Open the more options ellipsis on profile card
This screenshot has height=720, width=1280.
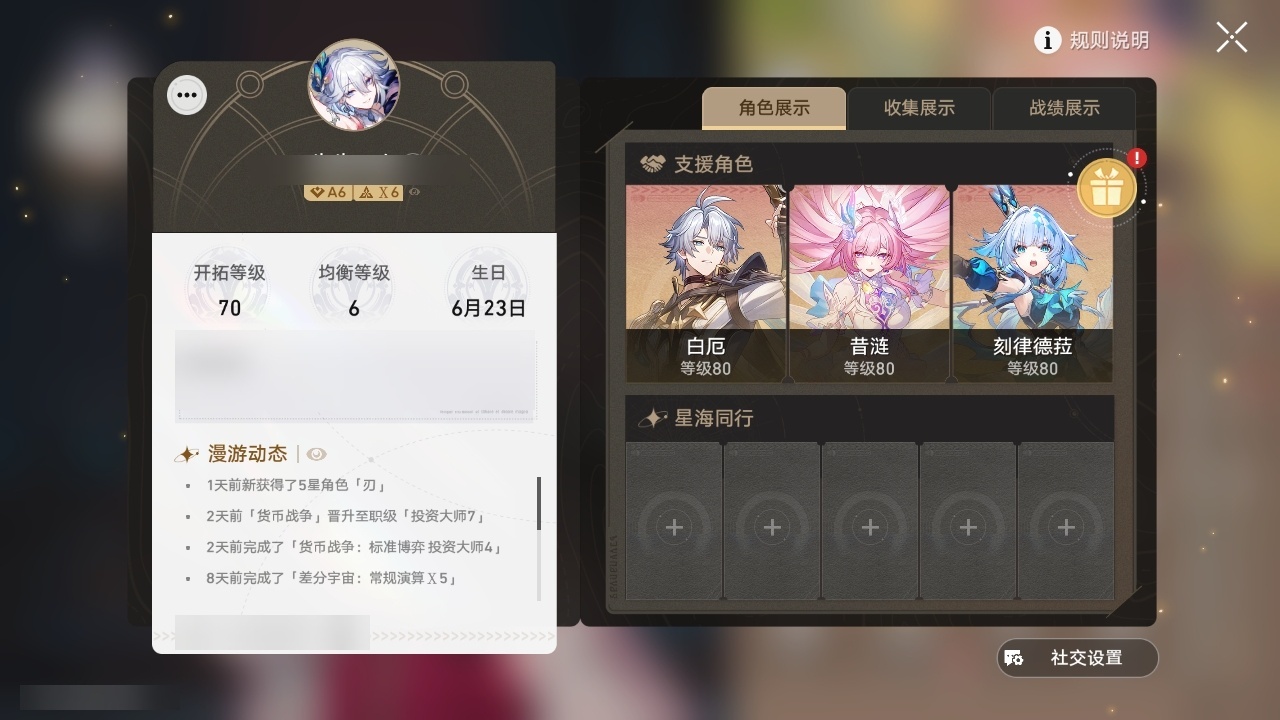coord(186,94)
